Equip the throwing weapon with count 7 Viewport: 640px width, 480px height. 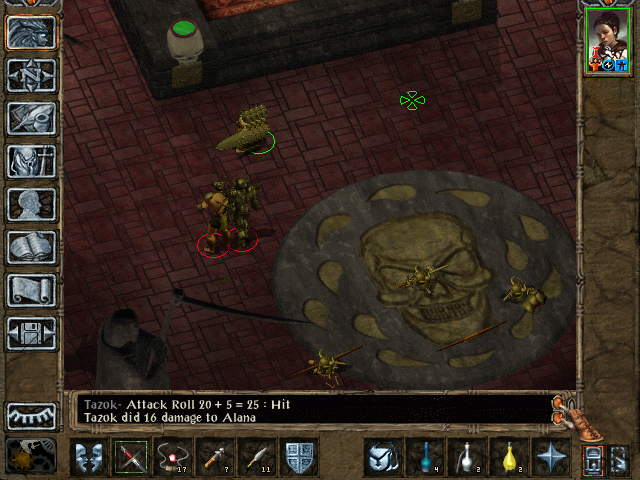[x=216, y=458]
